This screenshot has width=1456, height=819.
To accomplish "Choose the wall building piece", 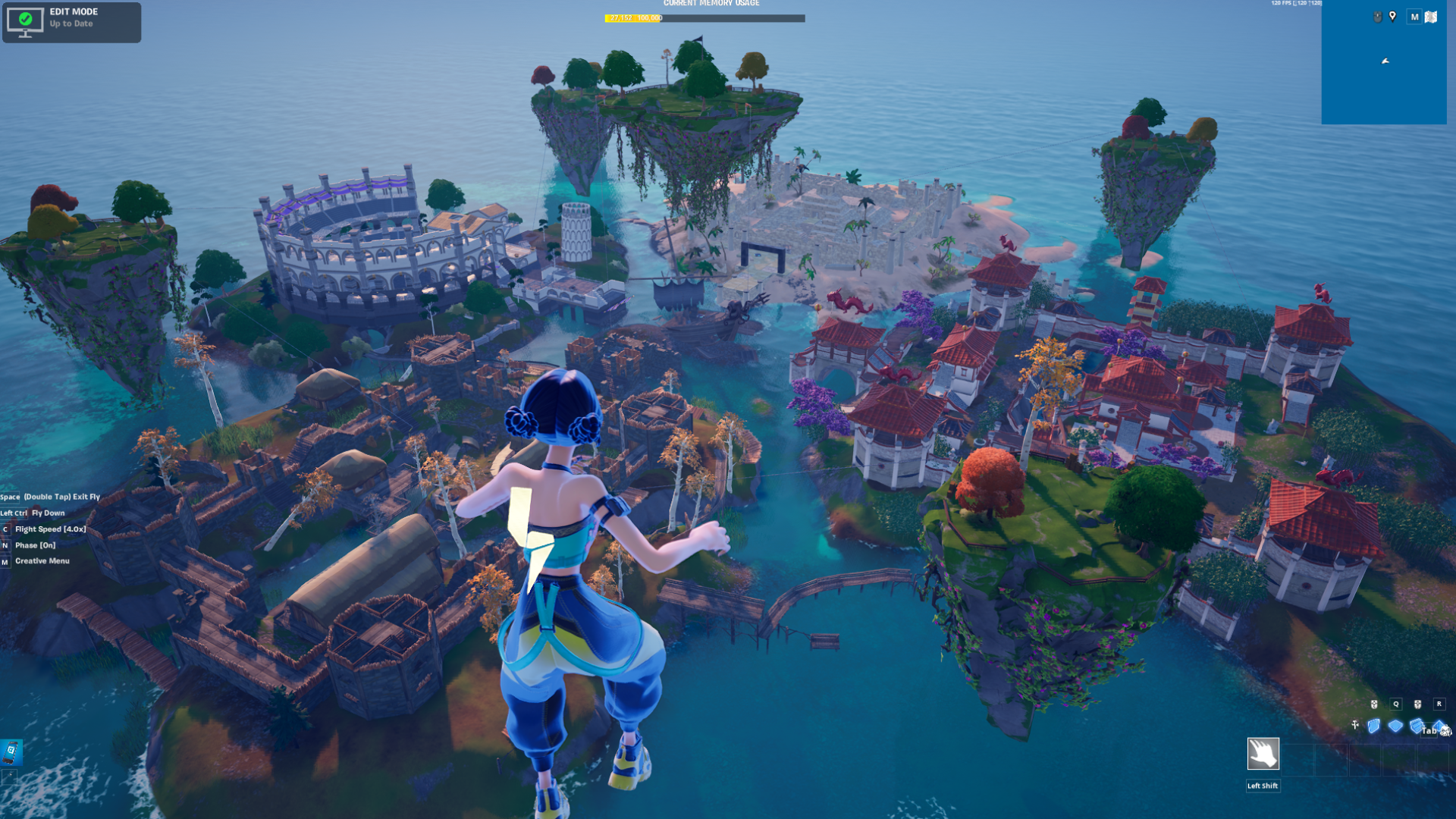I will 1373,726.
